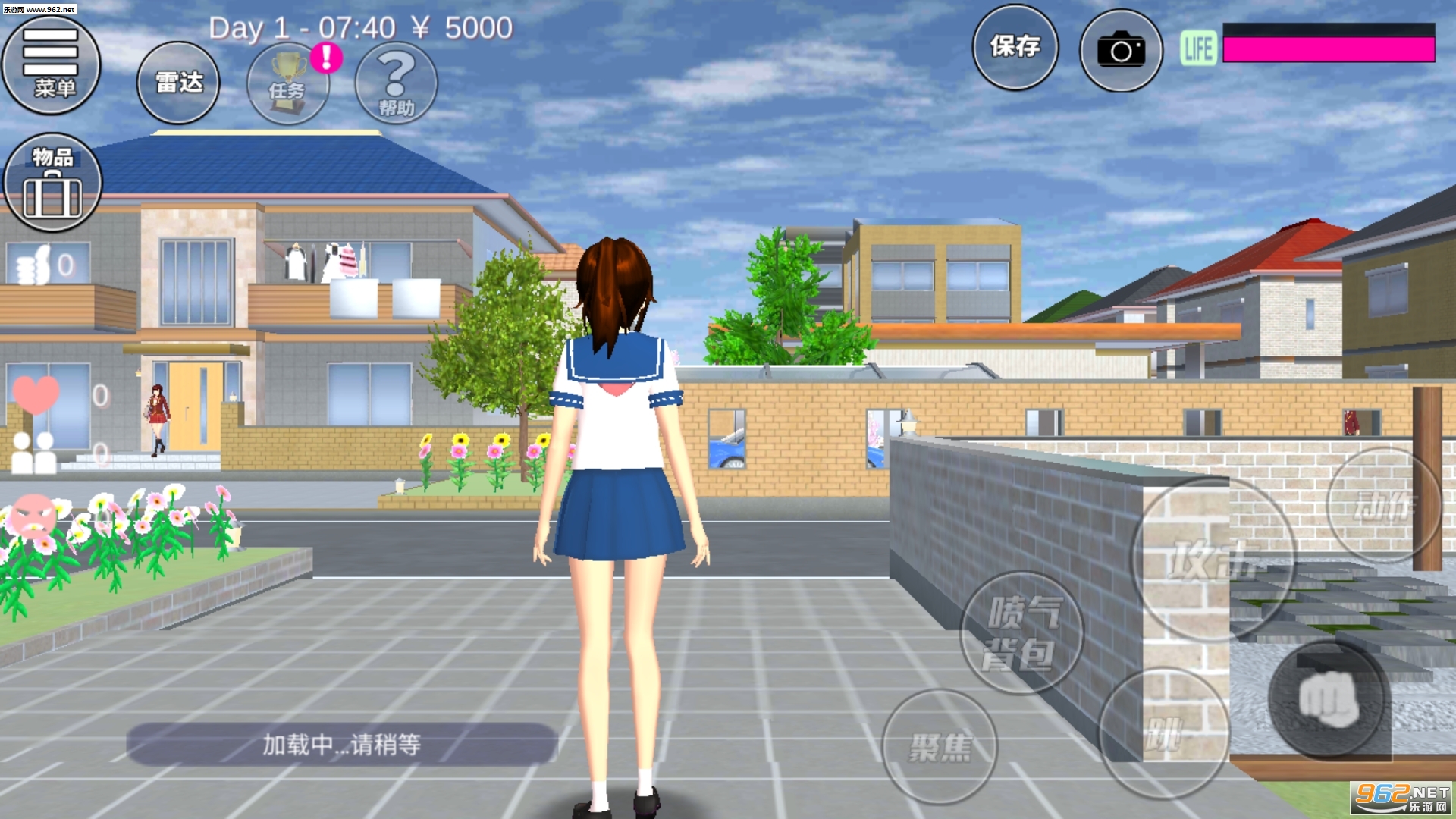Click the 保存 save button
This screenshot has height=819, width=1456.
pyautogui.click(x=1015, y=48)
